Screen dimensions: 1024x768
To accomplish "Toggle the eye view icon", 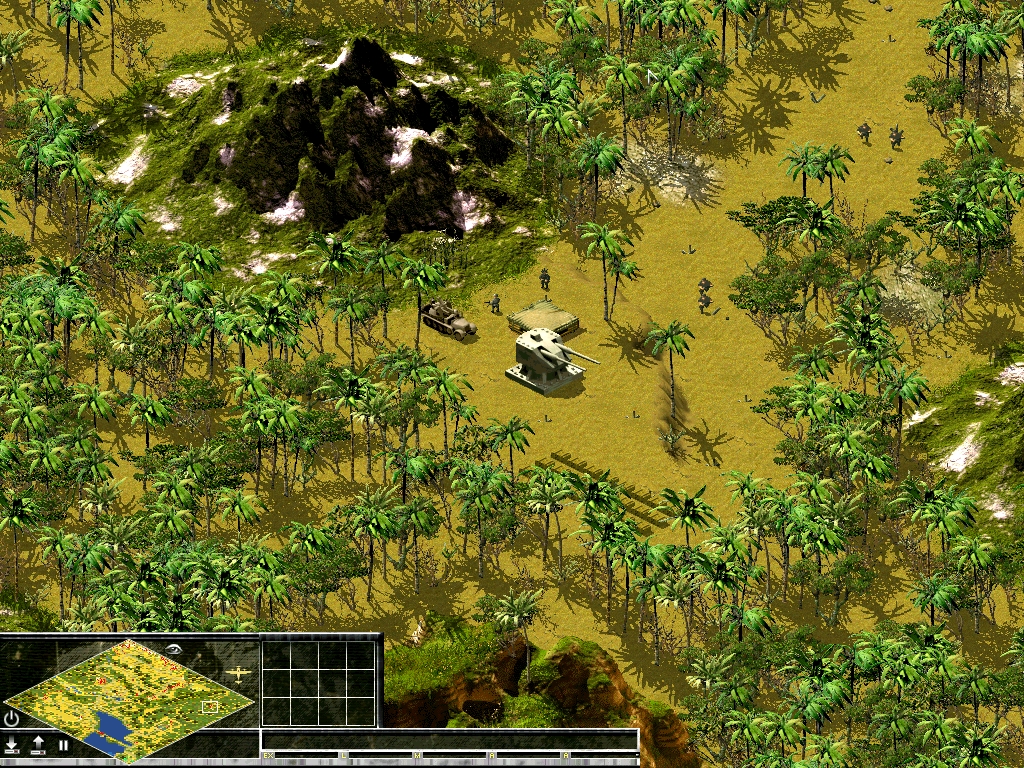I will pyautogui.click(x=174, y=648).
